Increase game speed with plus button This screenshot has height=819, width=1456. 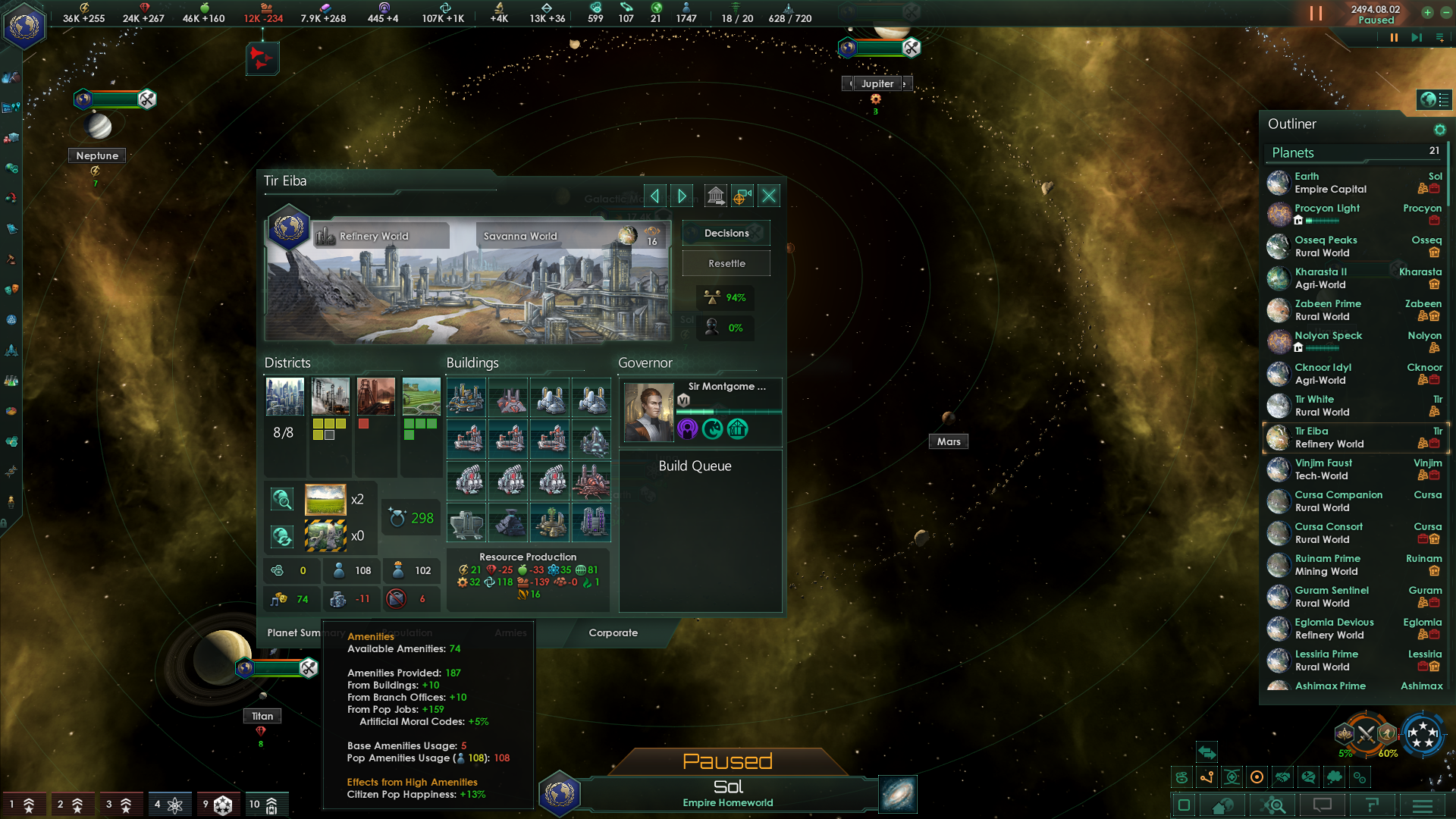tap(1427, 12)
